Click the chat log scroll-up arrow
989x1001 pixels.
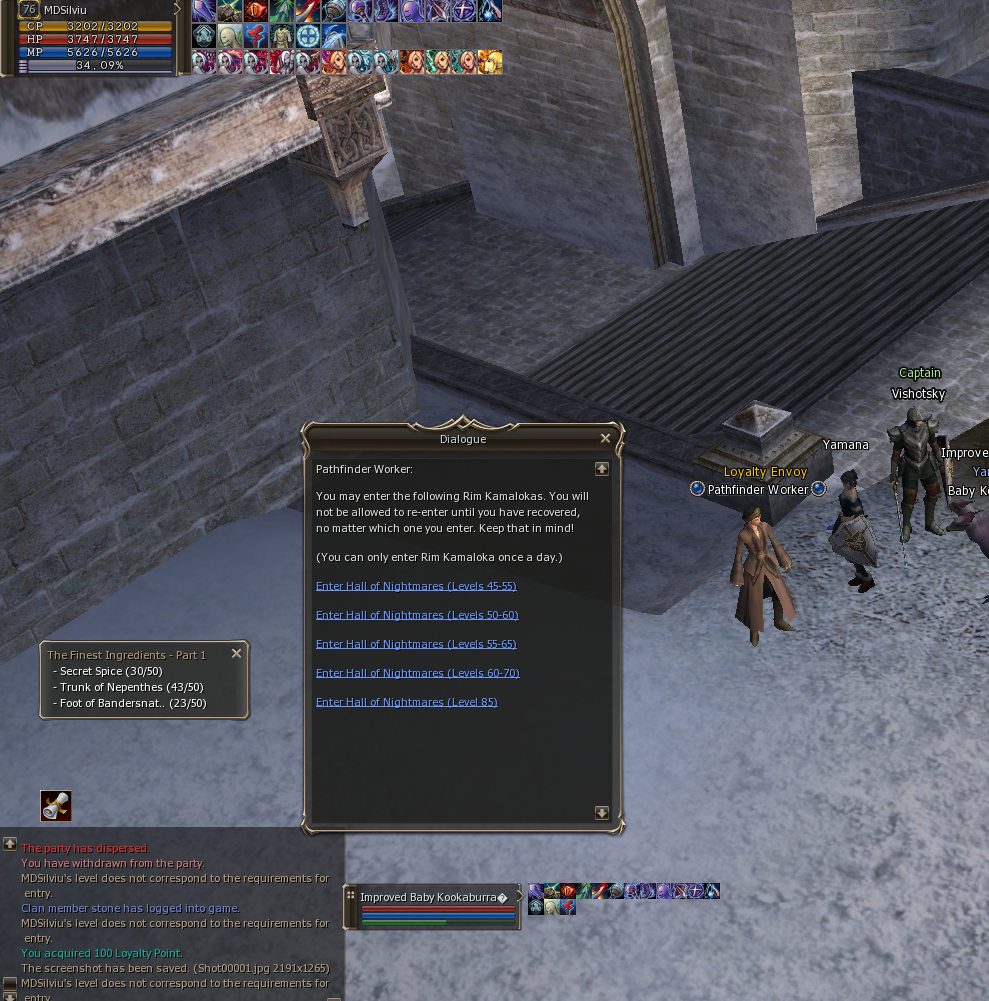pyautogui.click(x=10, y=844)
